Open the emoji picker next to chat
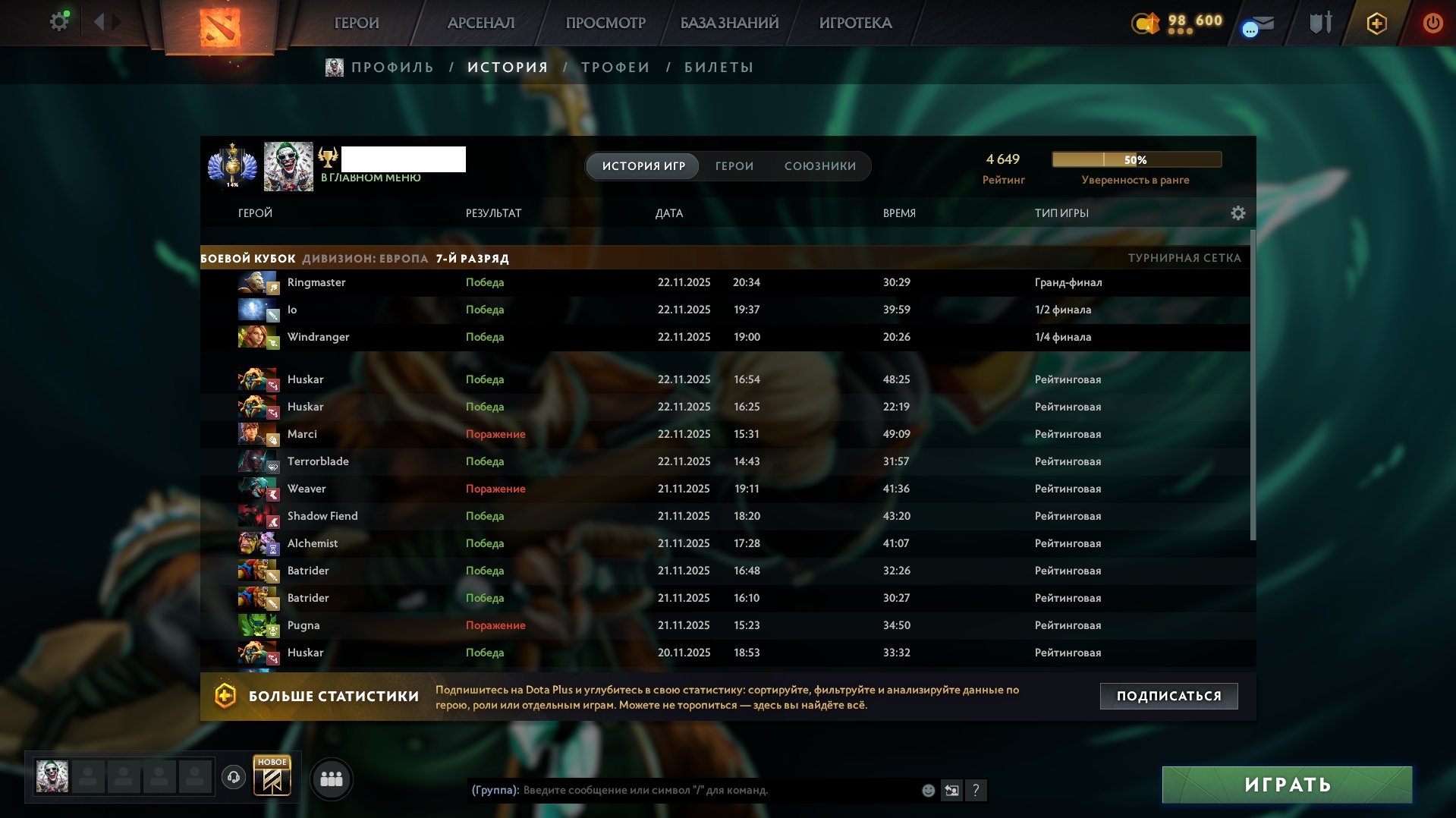 pos(927,791)
